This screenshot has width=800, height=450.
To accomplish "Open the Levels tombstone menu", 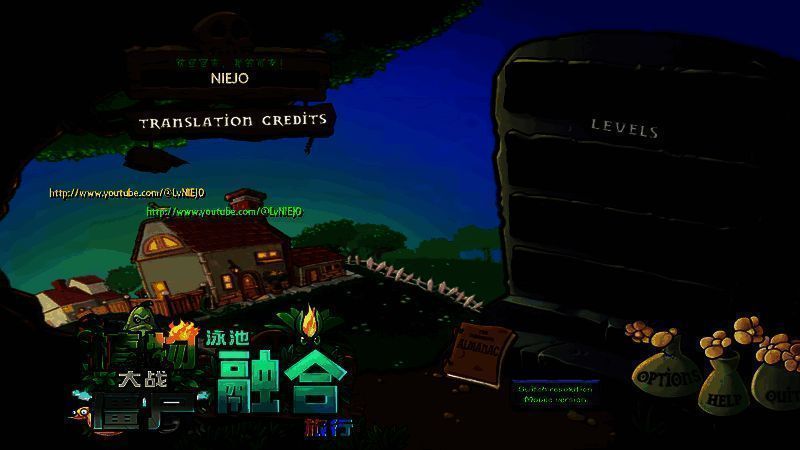I will (624, 128).
